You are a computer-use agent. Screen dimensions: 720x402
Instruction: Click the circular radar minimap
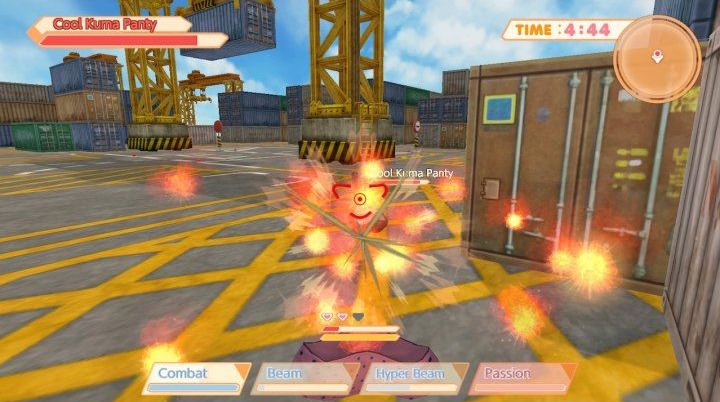(656, 58)
